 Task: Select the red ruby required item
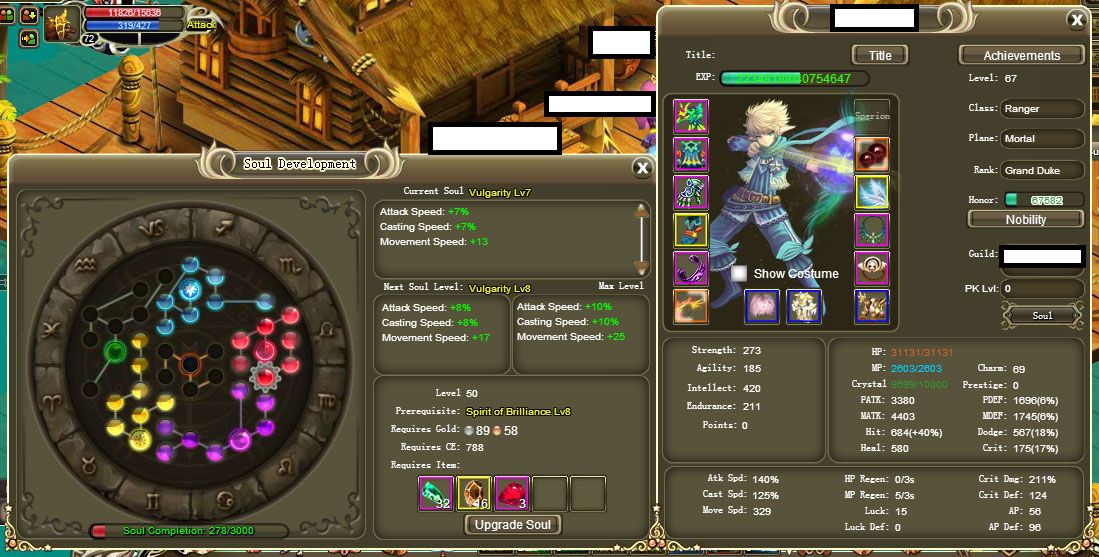(x=512, y=494)
